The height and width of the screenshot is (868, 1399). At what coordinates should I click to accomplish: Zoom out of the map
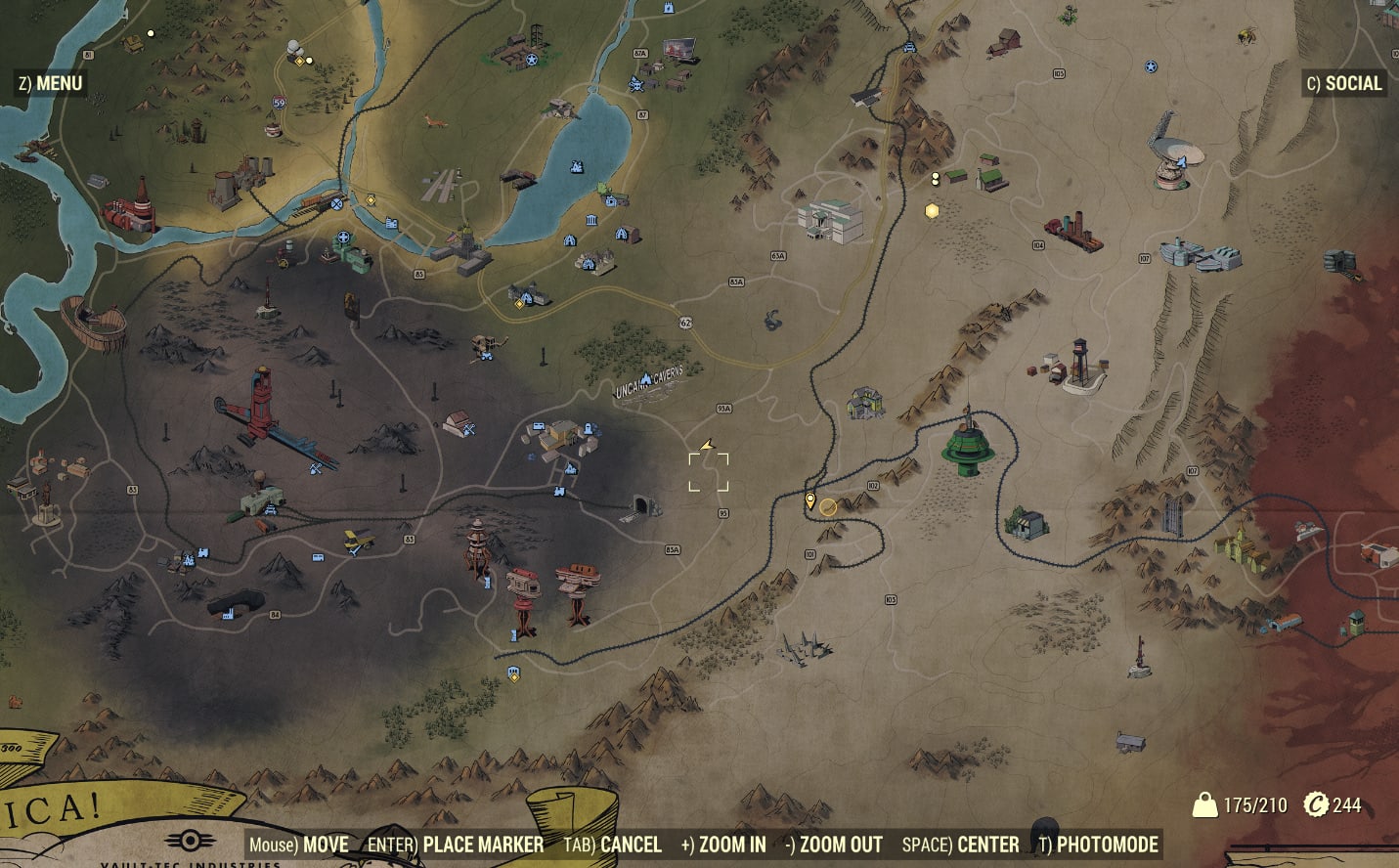tap(834, 845)
